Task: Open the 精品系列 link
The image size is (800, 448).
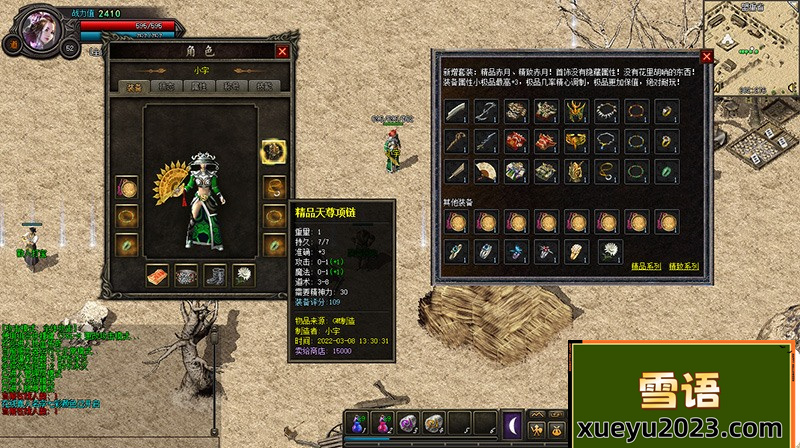Action: click(x=646, y=267)
